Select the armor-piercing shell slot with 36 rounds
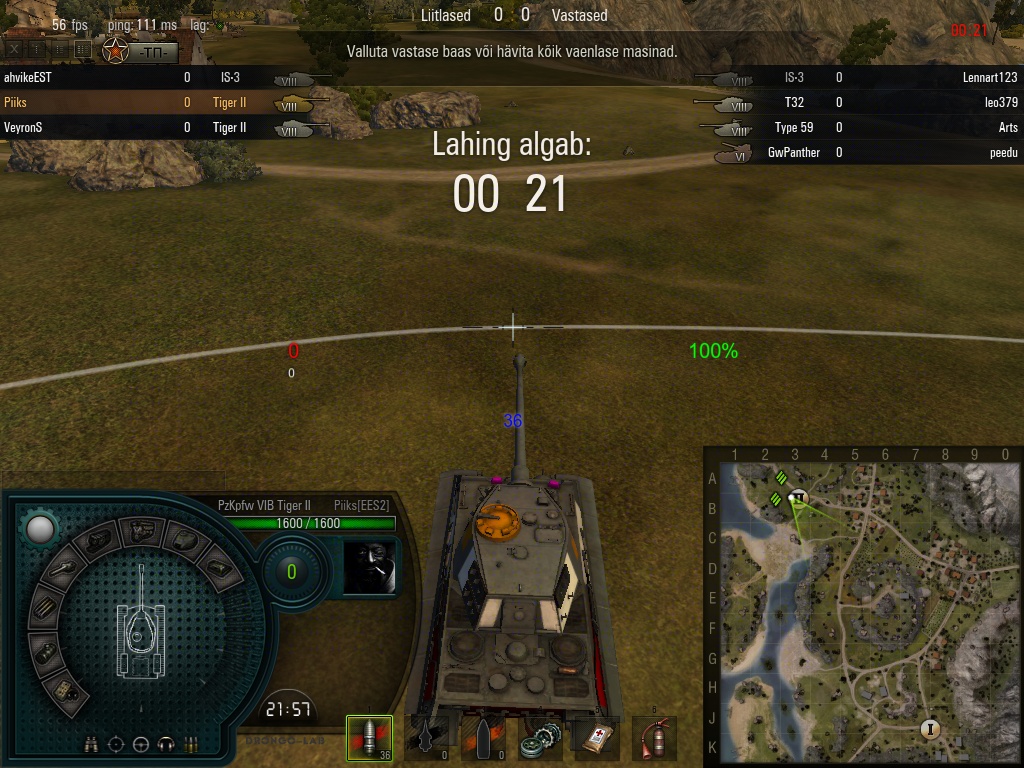The height and width of the screenshot is (768, 1024). point(368,738)
